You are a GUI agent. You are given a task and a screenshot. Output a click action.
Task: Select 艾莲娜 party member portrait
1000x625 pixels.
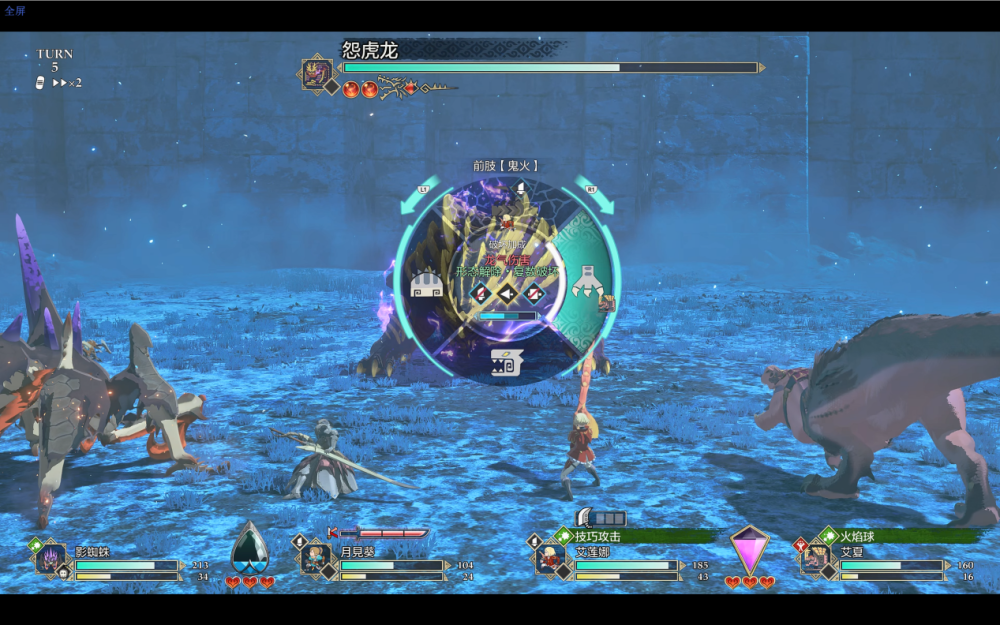click(x=550, y=559)
